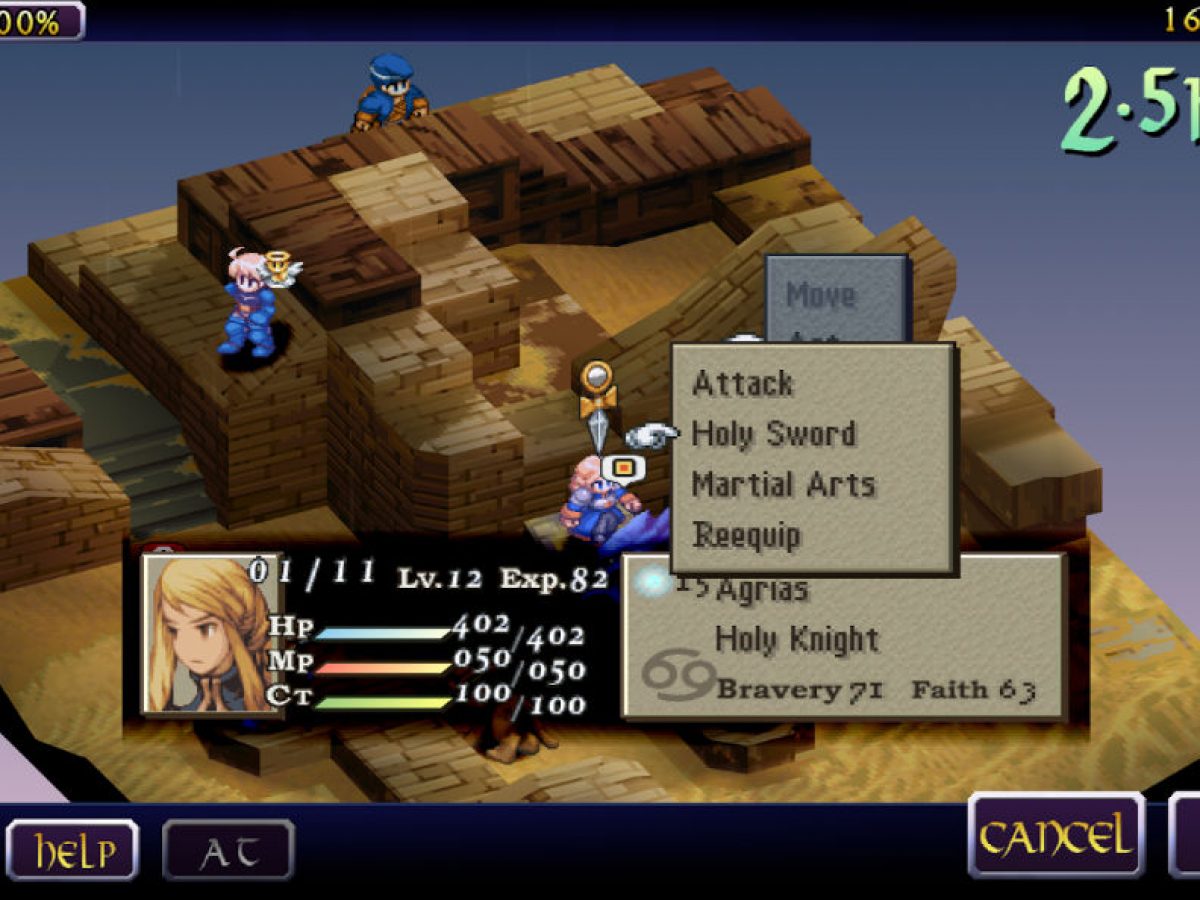The width and height of the screenshot is (1200, 900).
Task: Click Agrias's portrait in the status panel
Action: pos(211,634)
